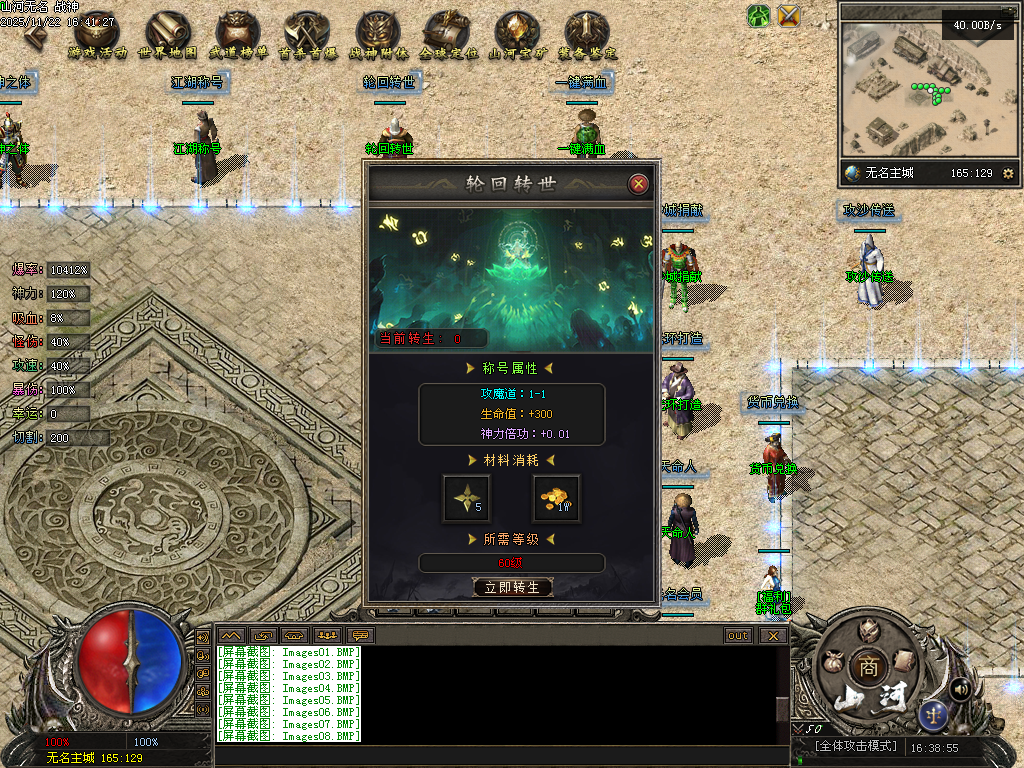Viewport: 1024px width, 768px height.
Task: Select the gold coins material slot
Action: (556, 497)
